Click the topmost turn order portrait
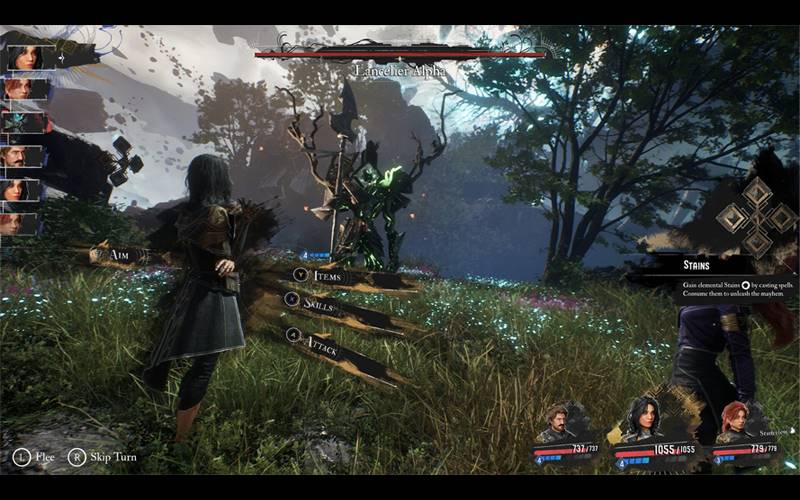800x500 pixels. (x=23, y=56)
